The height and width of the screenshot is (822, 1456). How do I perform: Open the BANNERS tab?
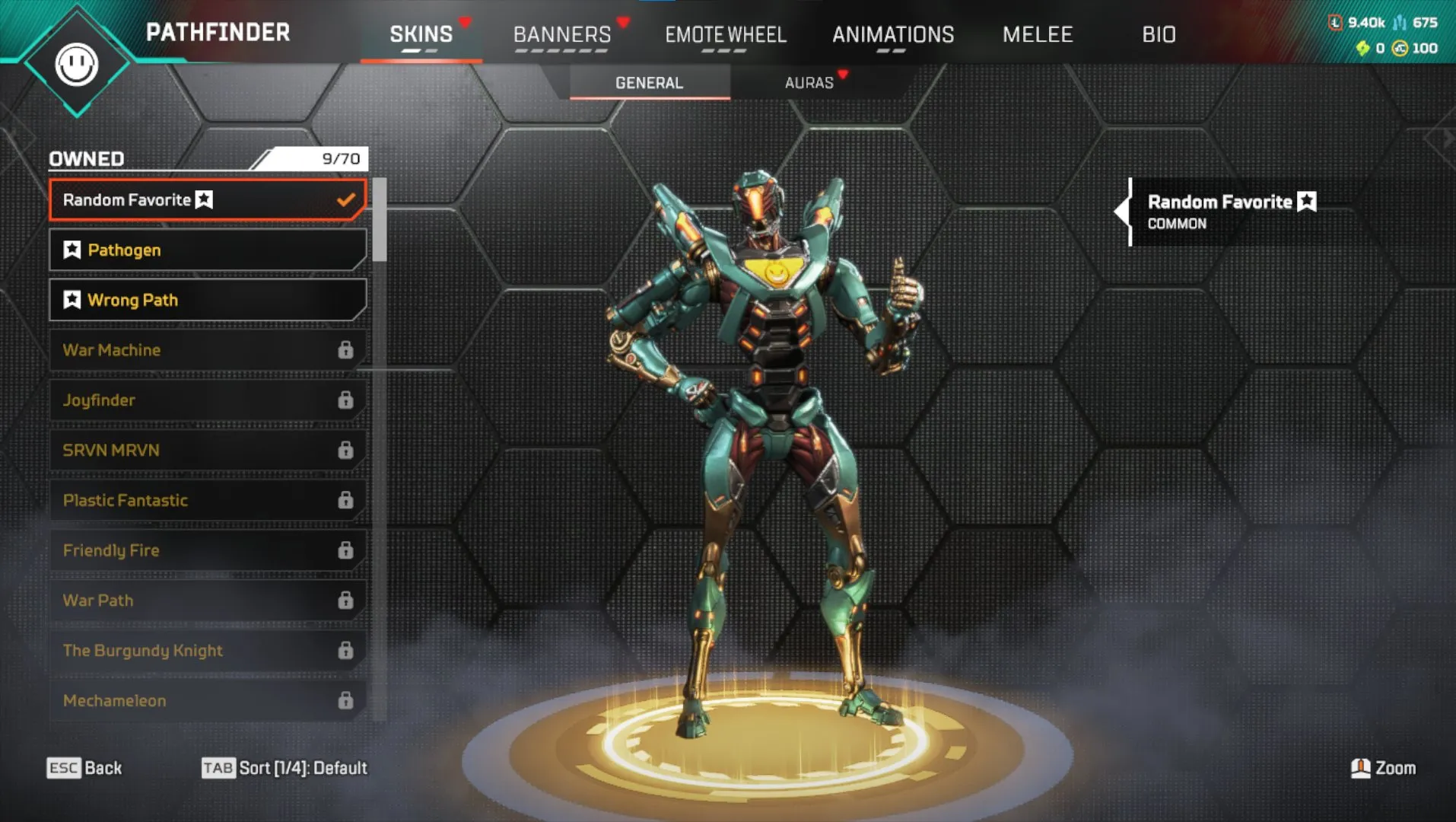click(562, 34)
